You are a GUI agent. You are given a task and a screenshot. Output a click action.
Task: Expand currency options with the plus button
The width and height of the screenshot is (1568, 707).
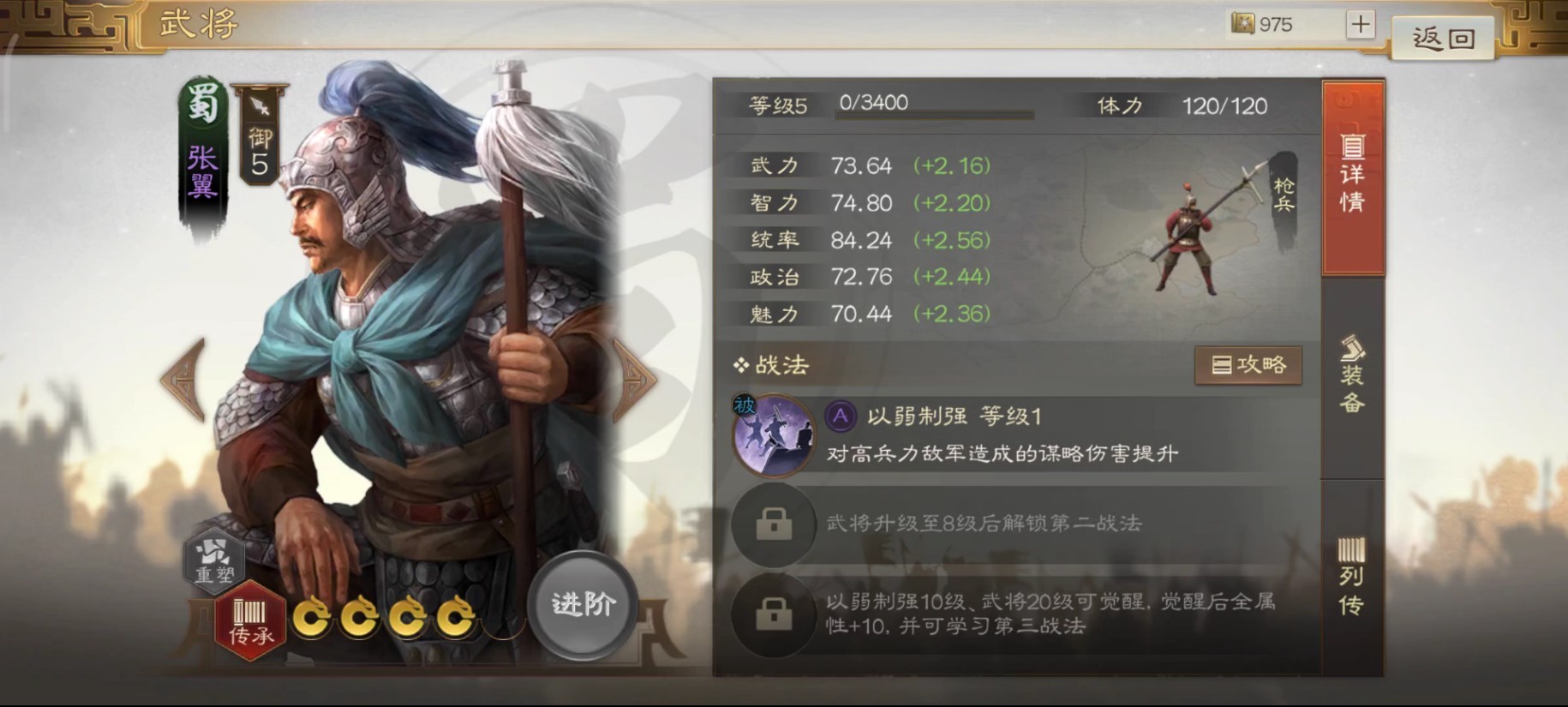pos(1362,23)
